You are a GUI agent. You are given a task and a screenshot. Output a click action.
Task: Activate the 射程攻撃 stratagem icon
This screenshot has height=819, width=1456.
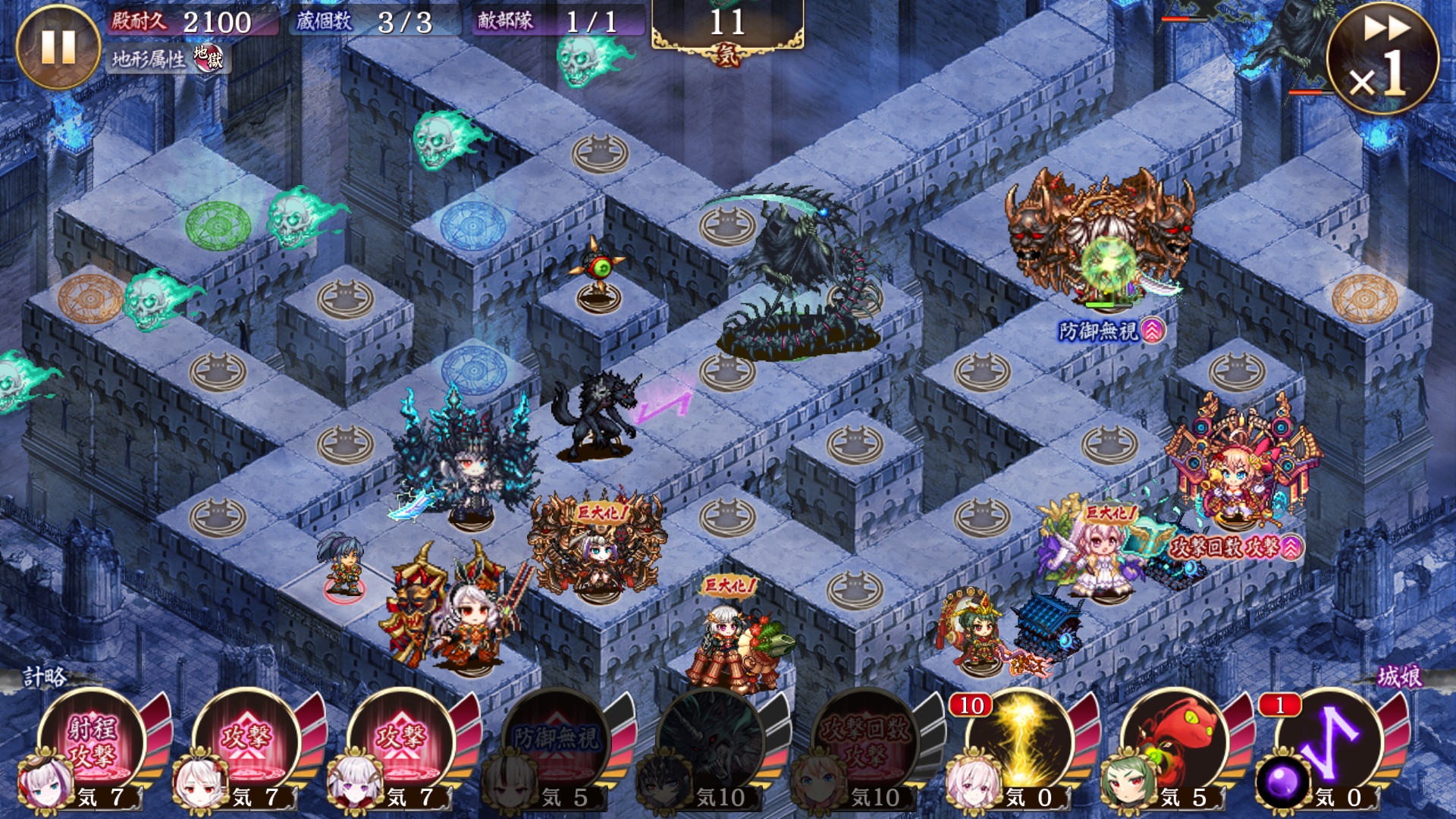tap(94, 739)
